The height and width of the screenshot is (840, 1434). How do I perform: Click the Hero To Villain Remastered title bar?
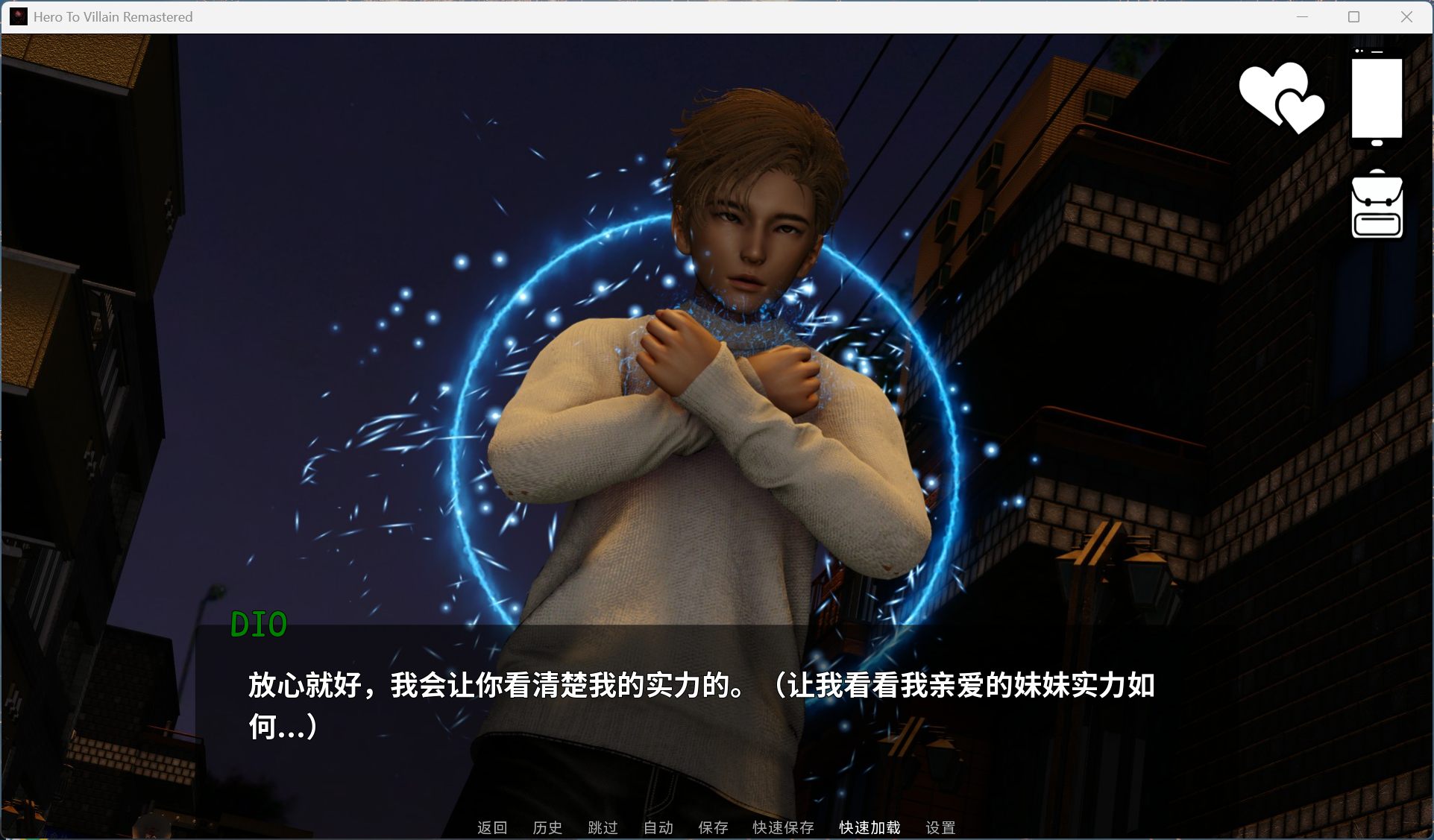pos(113,16)
